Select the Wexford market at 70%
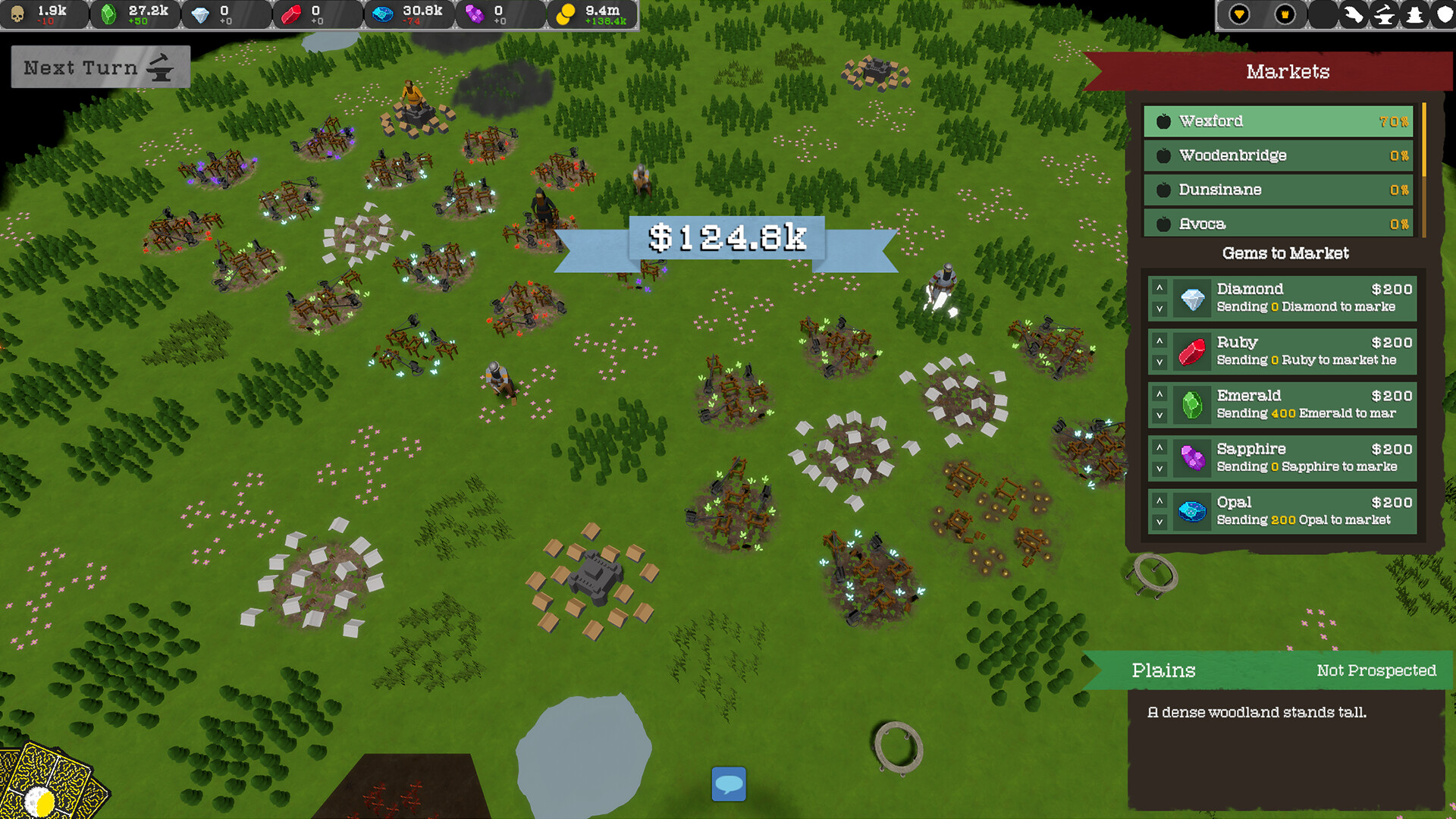 point(1278,121)
